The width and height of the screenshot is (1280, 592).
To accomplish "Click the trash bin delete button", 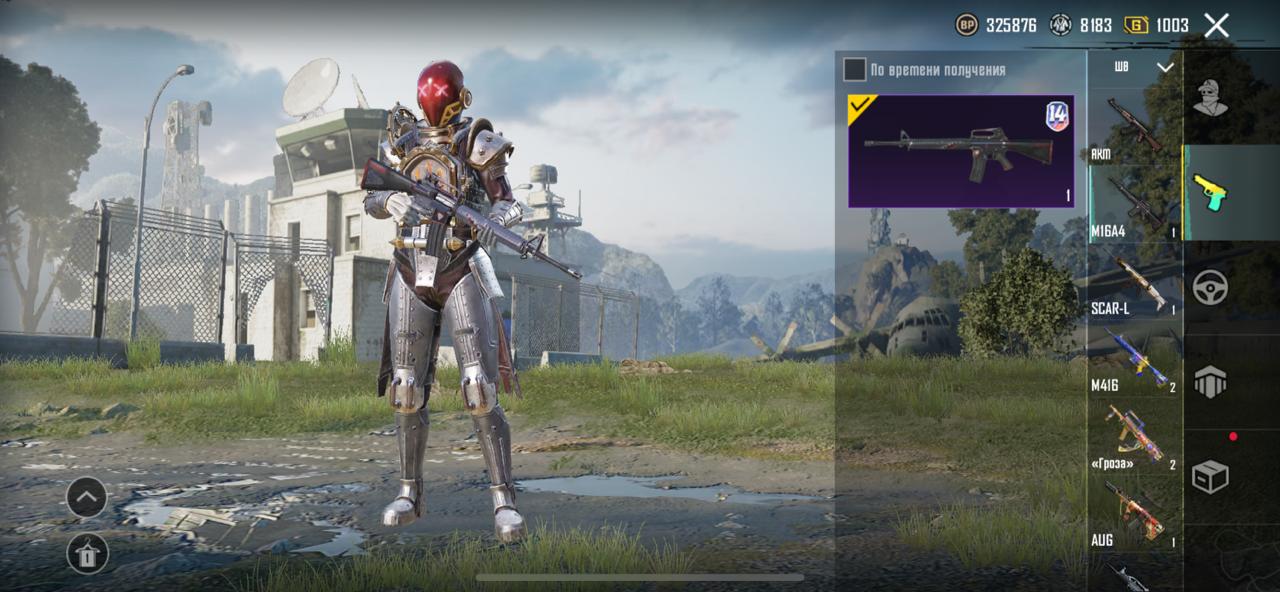I will 87,553.
